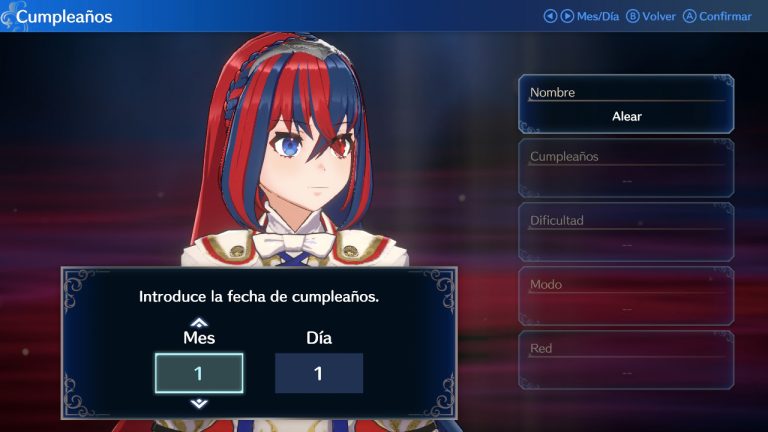The width and height of the screenshot is (768, 432).
Task: Select the Modo option panel
Action: pyautogui.click(x=626, y=296)
